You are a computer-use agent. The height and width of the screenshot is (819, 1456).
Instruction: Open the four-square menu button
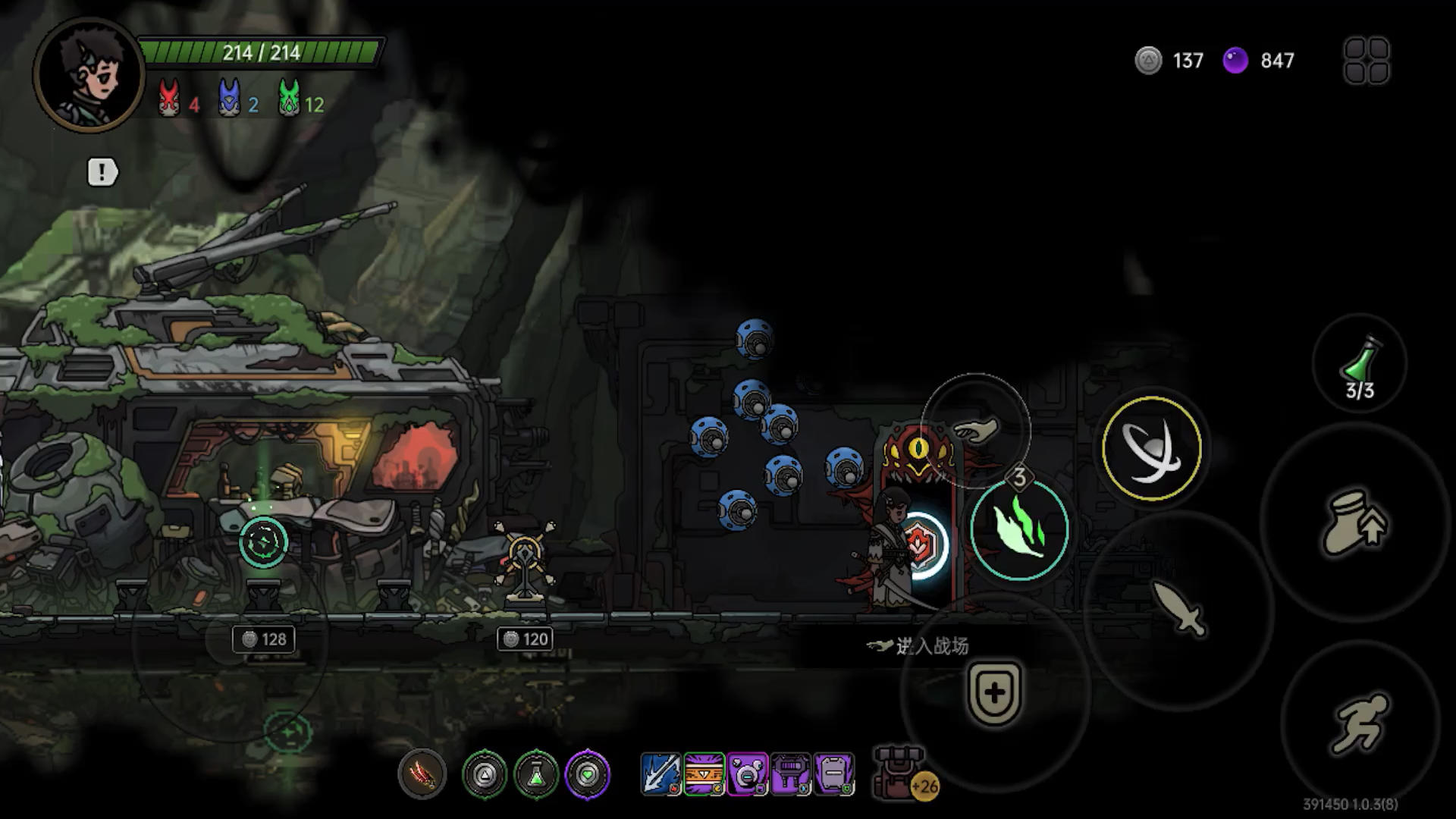(1366, 60)
